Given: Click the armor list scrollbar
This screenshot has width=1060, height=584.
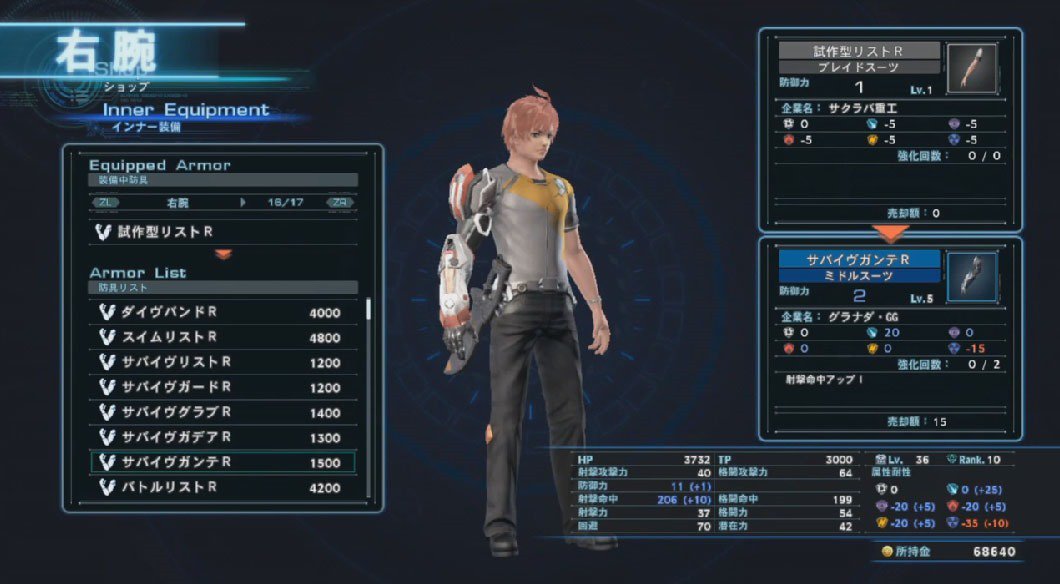Looking at the screenshot, I should [369, 310].
